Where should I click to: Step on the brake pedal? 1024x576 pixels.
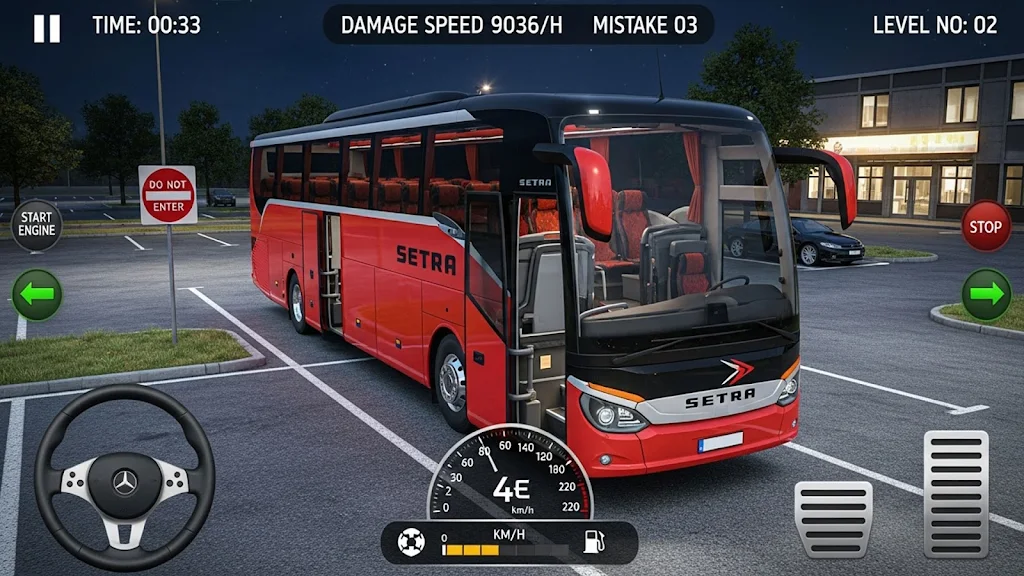pyautogui.click(x=834, y=518)
